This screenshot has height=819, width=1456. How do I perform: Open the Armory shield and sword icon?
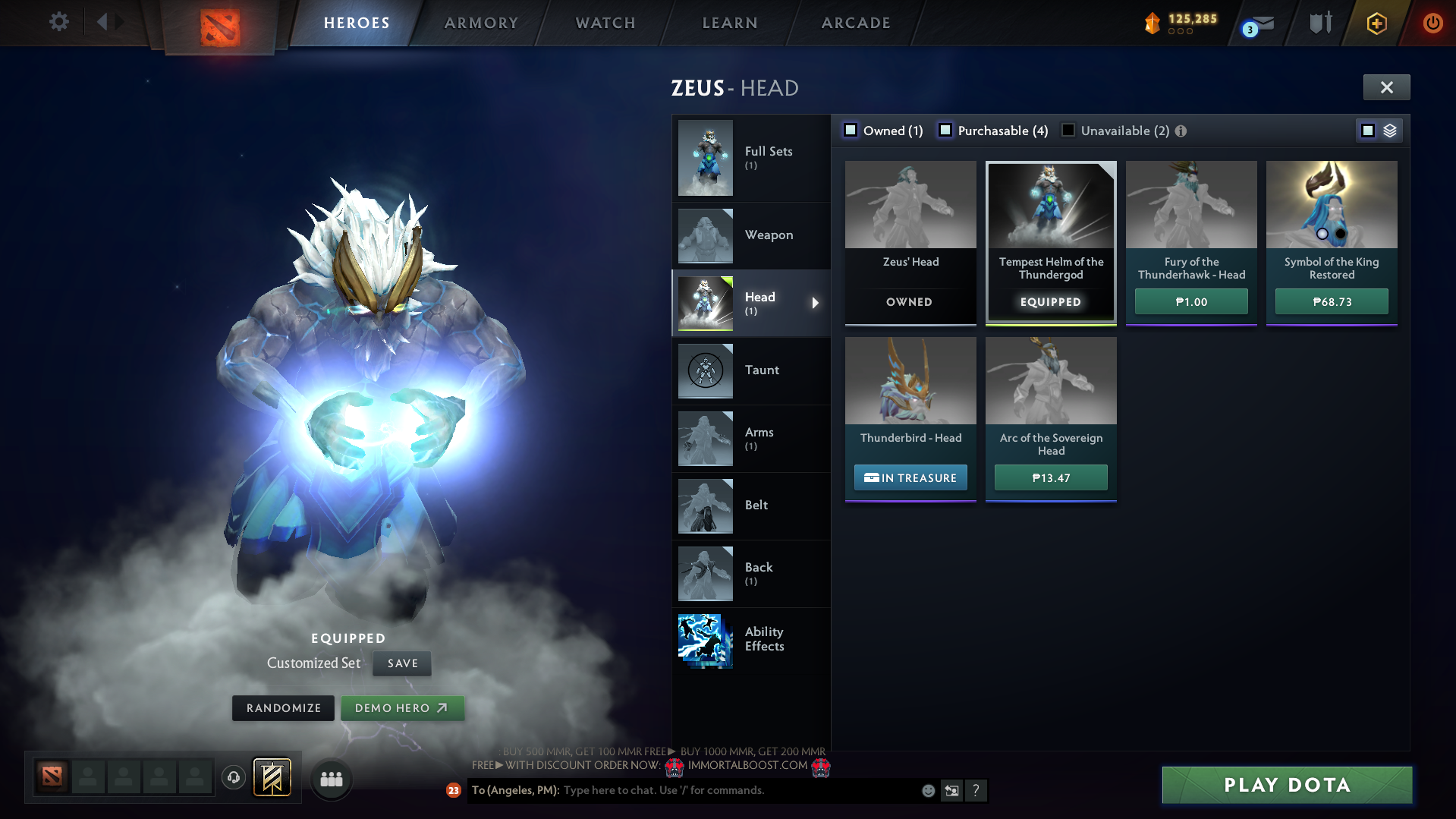[1319, 23]
